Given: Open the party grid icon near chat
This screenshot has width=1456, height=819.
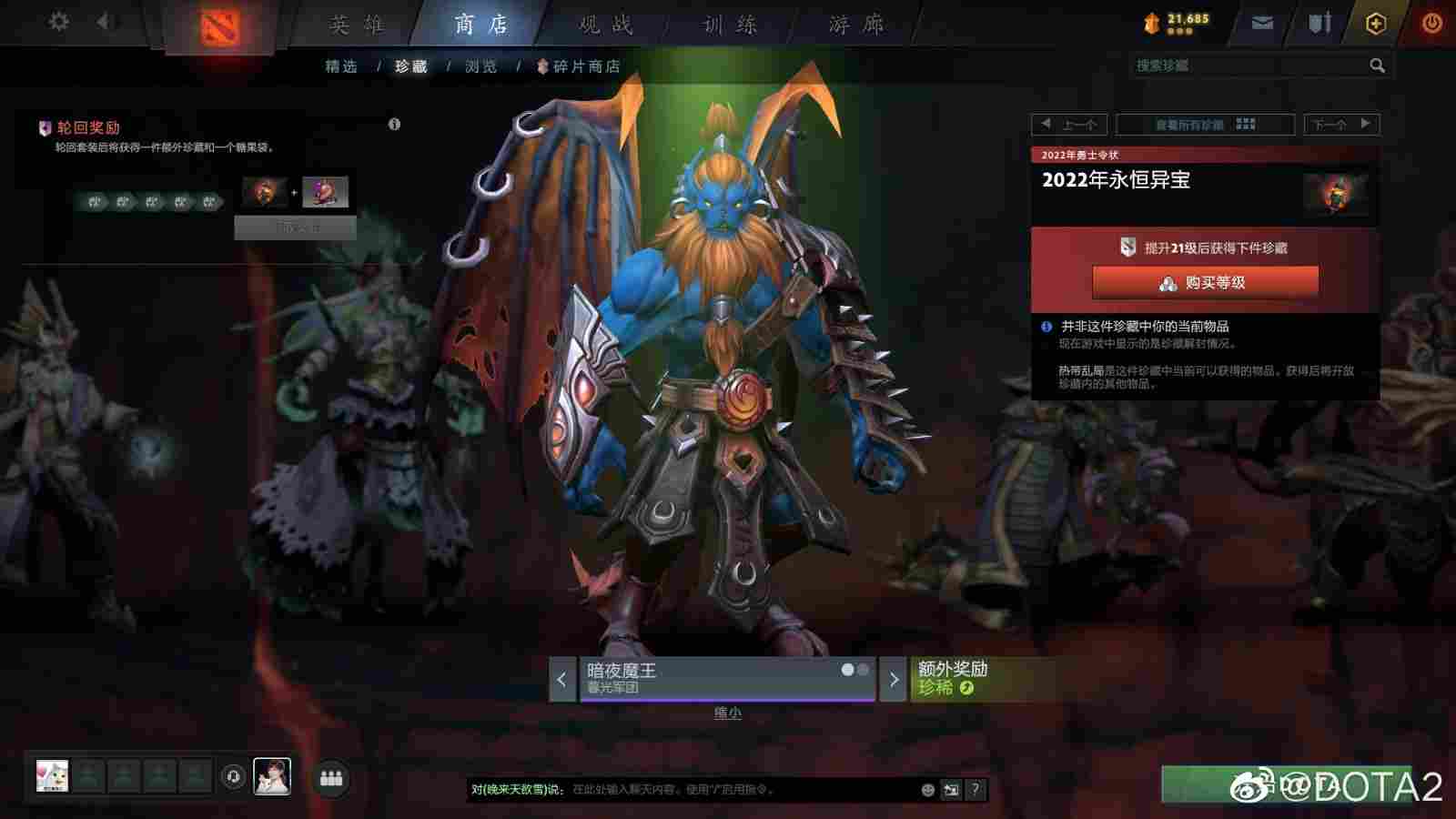Looking at the screenshot, I should point(331,775).
